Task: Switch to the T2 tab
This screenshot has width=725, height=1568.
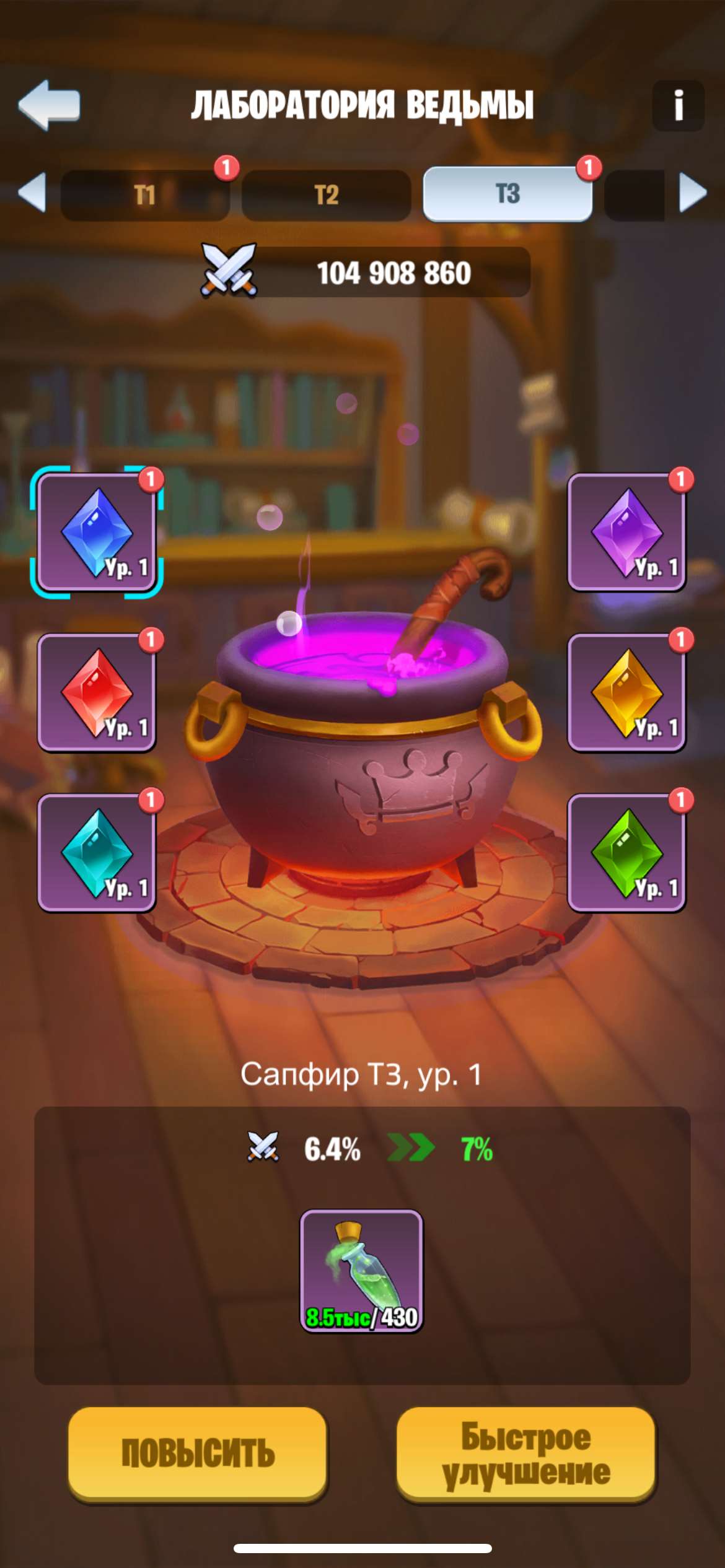Action: [x=327, y=195]
